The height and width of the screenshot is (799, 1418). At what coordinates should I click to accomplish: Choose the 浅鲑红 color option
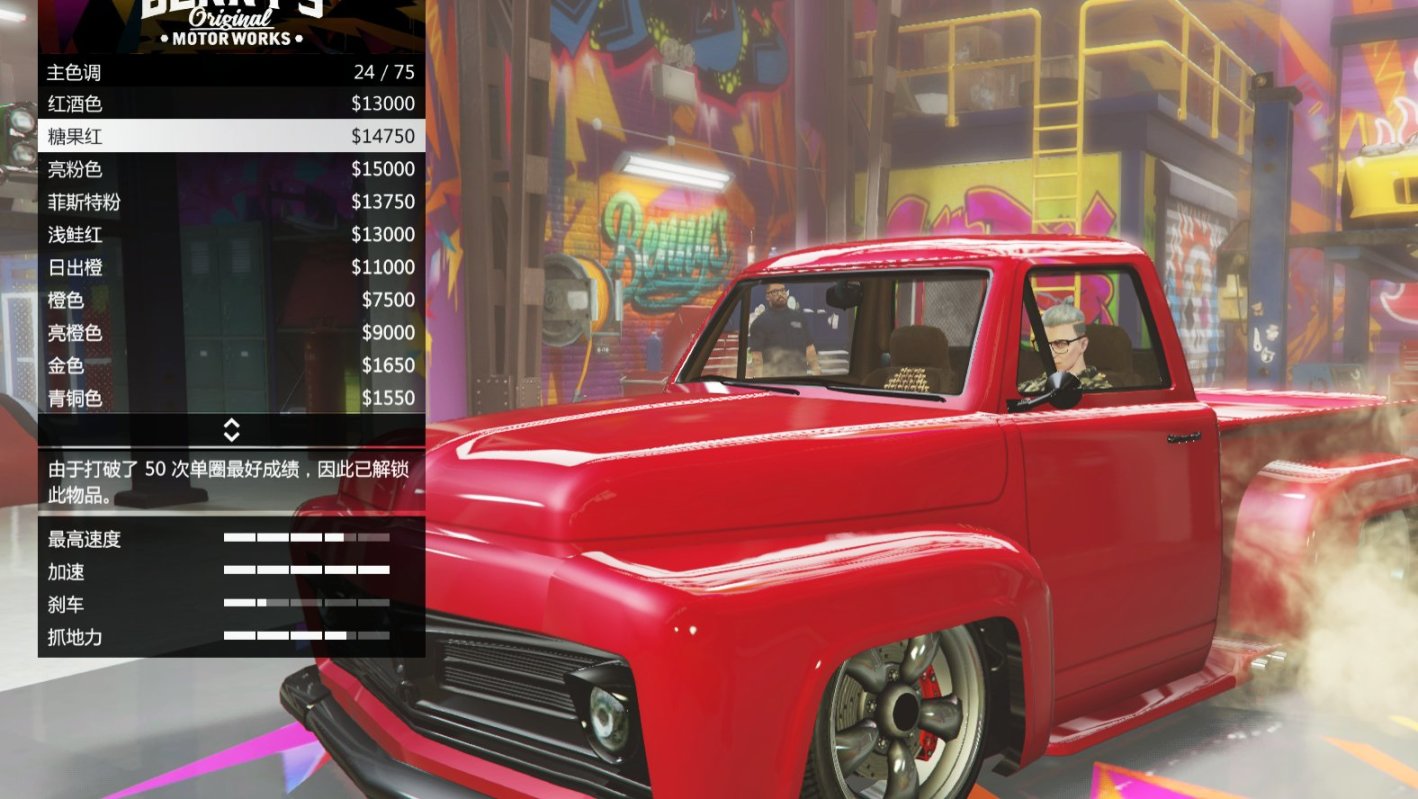[x=228, y=234]
